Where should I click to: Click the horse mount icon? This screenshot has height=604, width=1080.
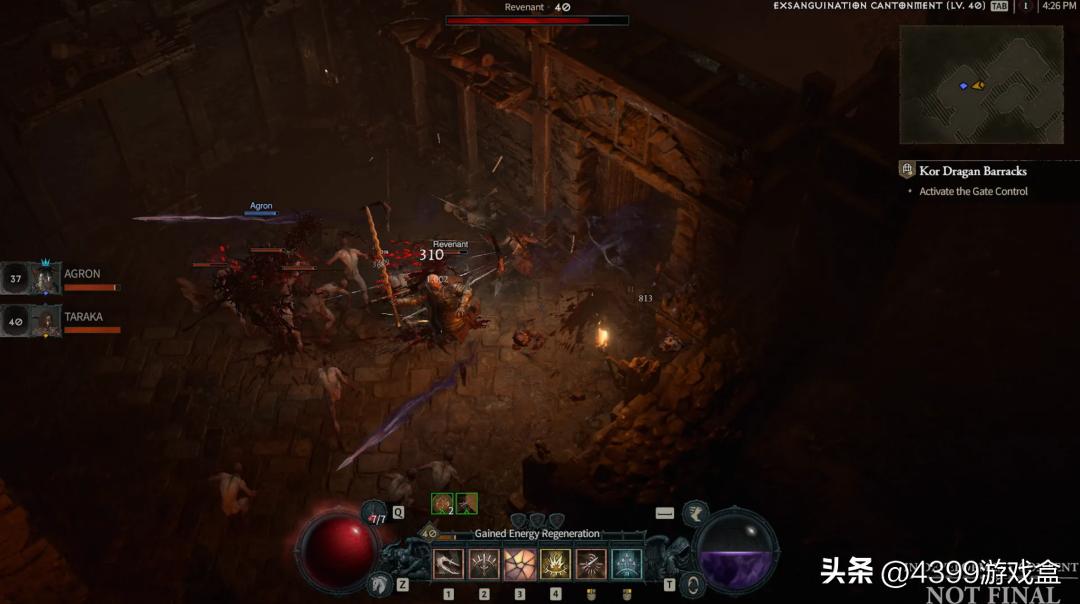tap(380, 584)
